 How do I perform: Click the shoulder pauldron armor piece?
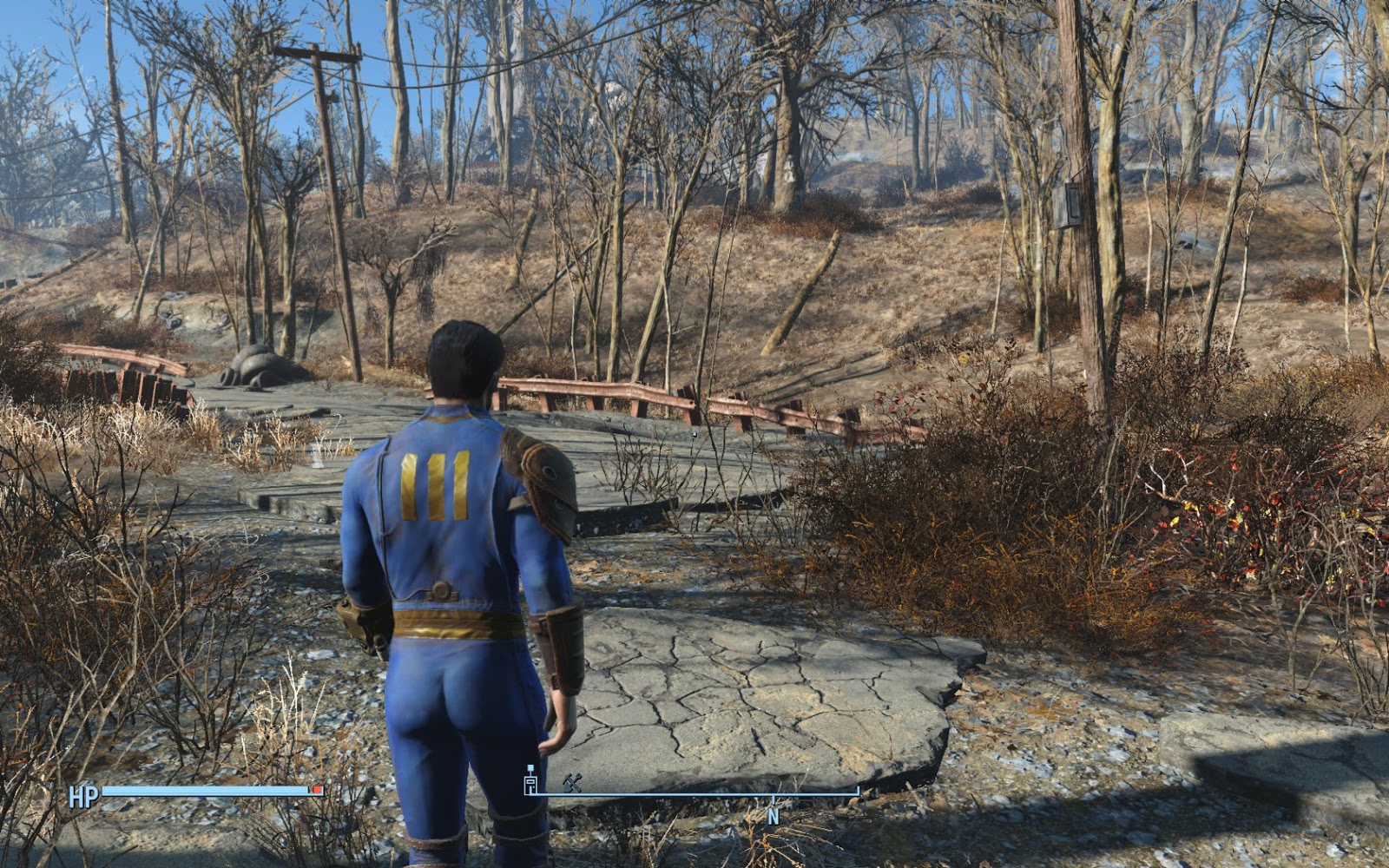tap(547, 486)
